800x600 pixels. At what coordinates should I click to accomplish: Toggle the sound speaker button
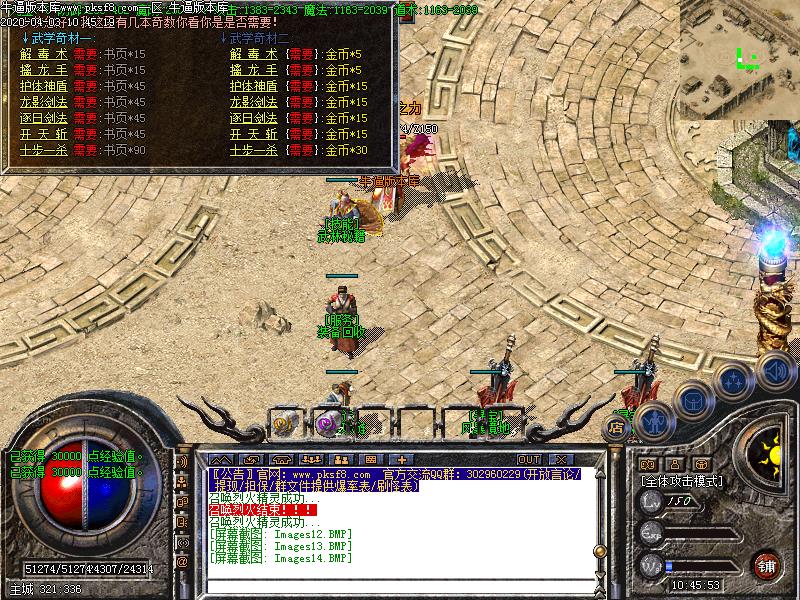point(775,371)
